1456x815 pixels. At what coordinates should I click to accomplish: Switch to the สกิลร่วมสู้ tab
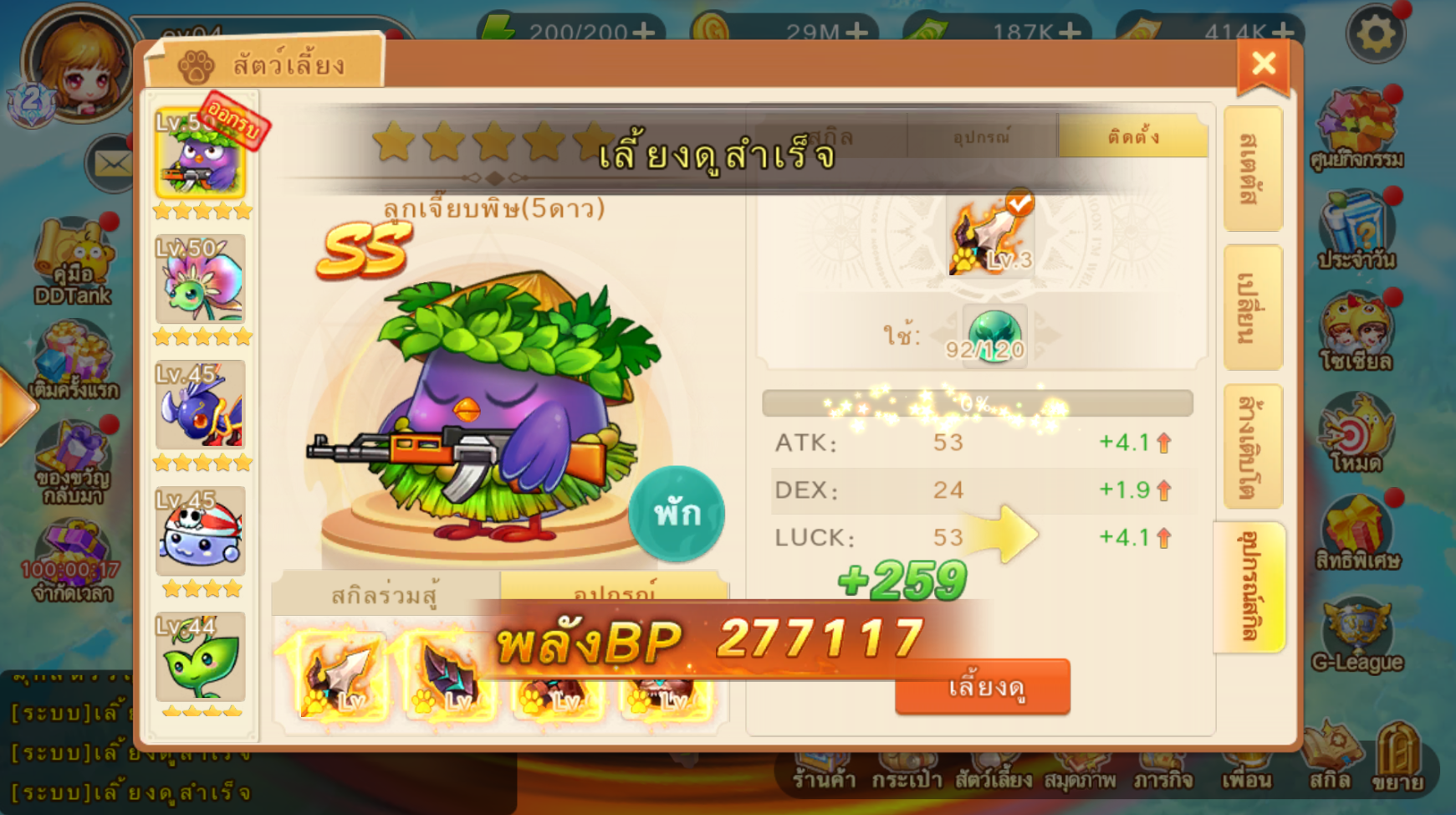pyautogui.click(x=386, y=595)
